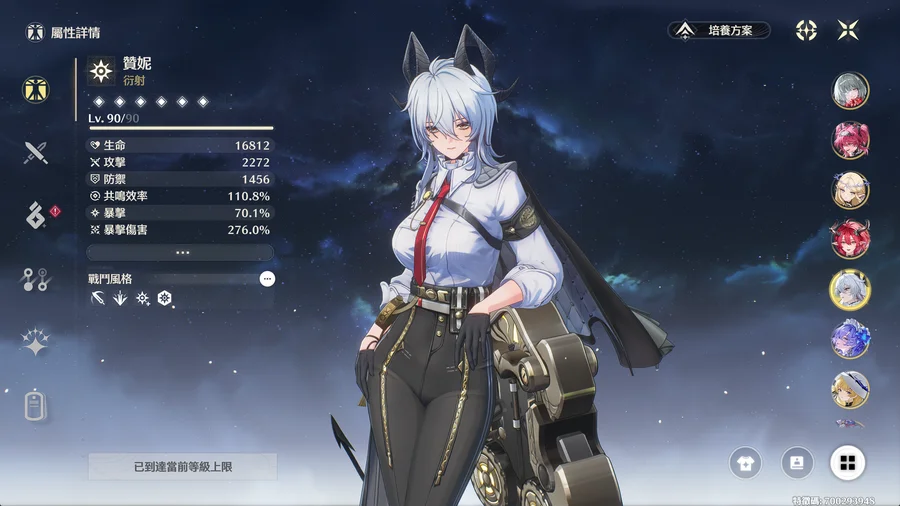This screenshot has height=506, width=900.
Task: Select the resonance chain nodes tab
Action: (37, 280)
